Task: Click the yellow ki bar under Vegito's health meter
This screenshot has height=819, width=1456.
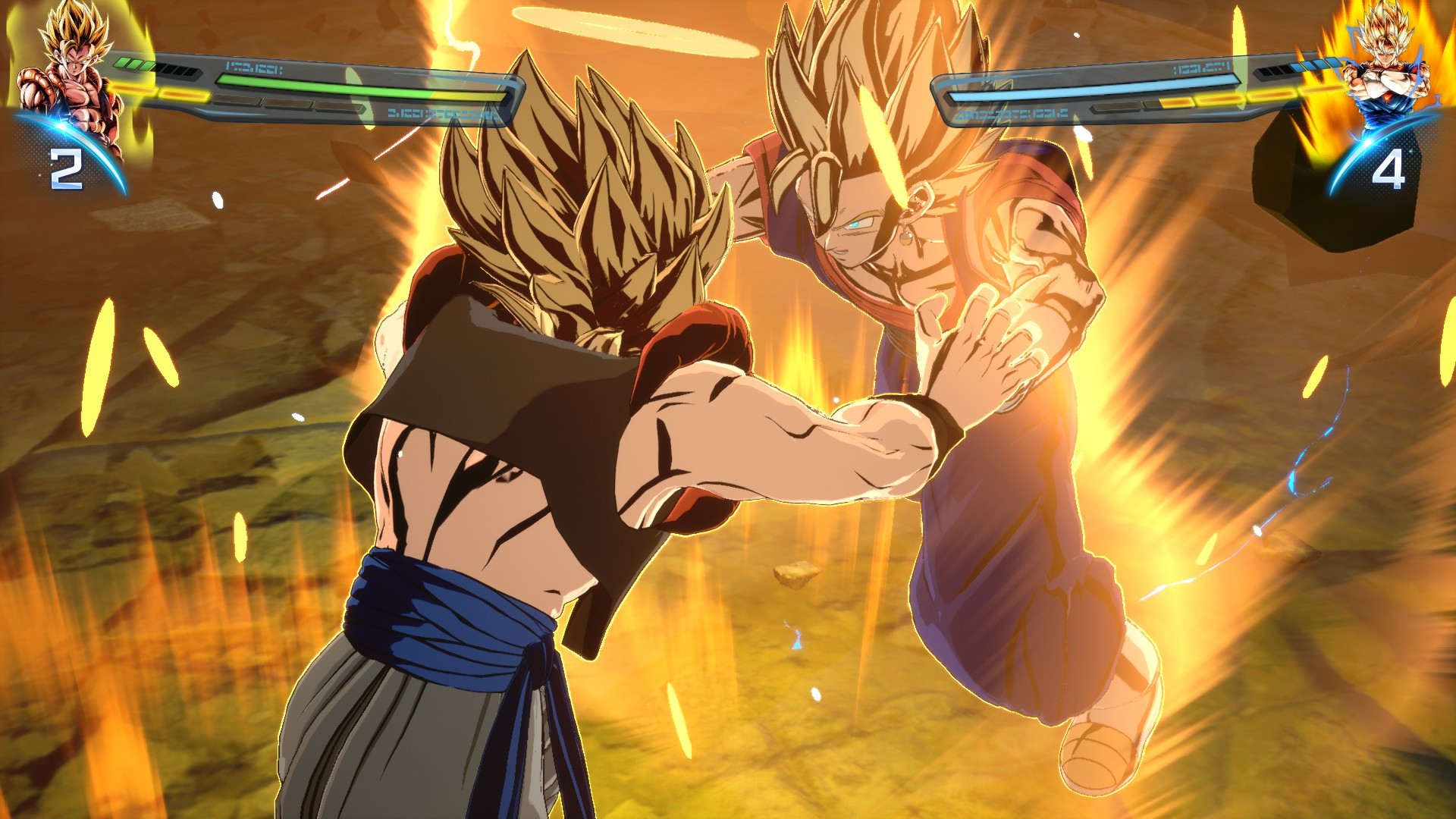Action: tap(1251, 96)
